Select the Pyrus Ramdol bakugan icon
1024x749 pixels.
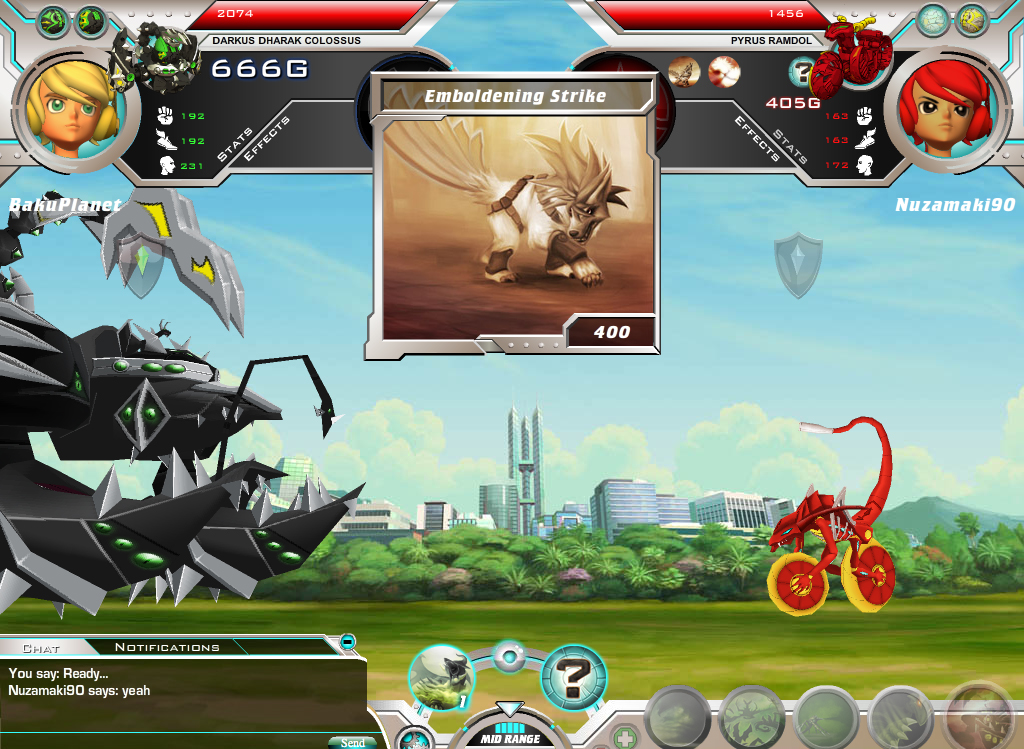[852, 56]
